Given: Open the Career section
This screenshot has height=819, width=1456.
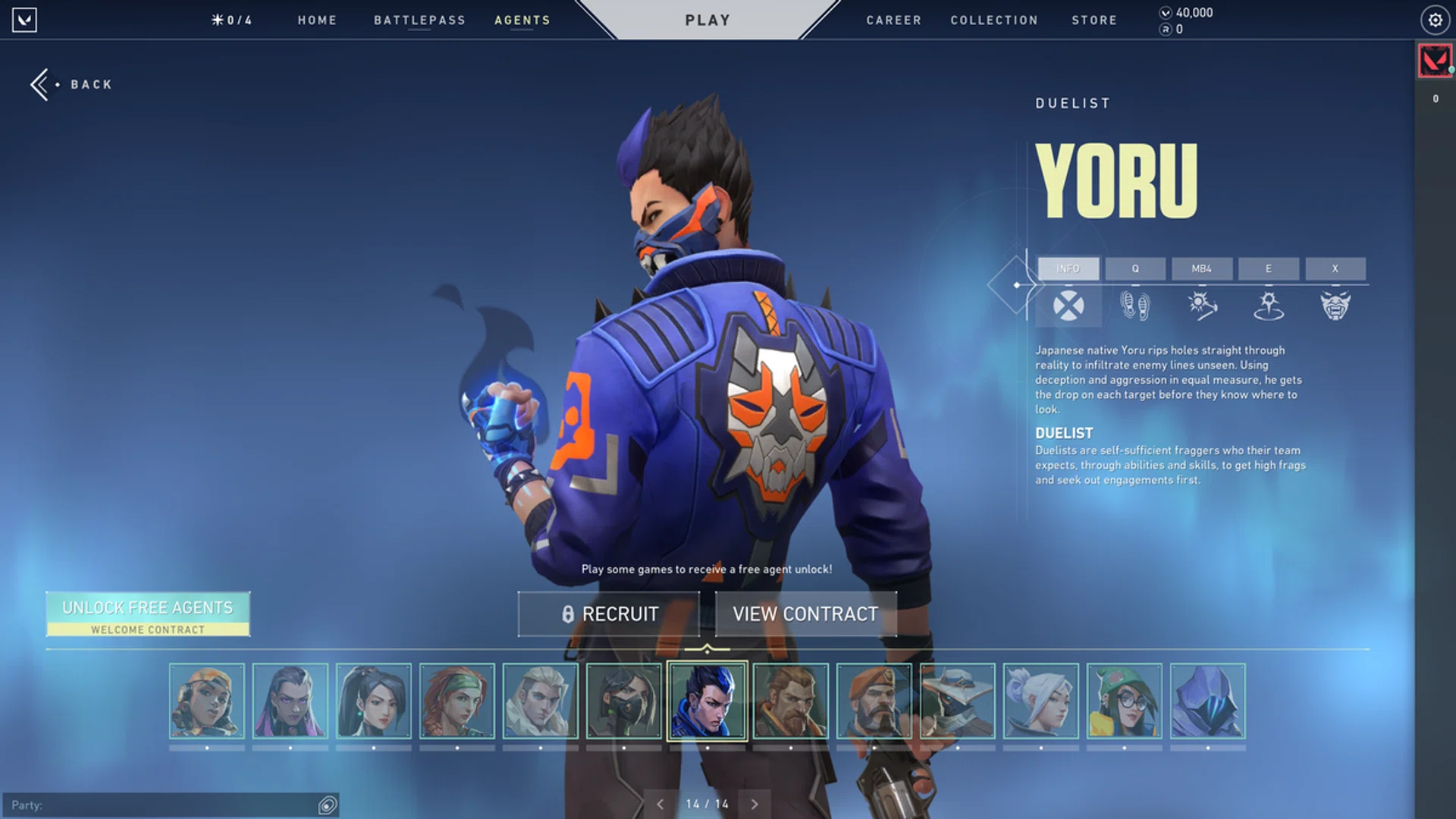Looking at the screenshot, I should (x=894, y=20).
